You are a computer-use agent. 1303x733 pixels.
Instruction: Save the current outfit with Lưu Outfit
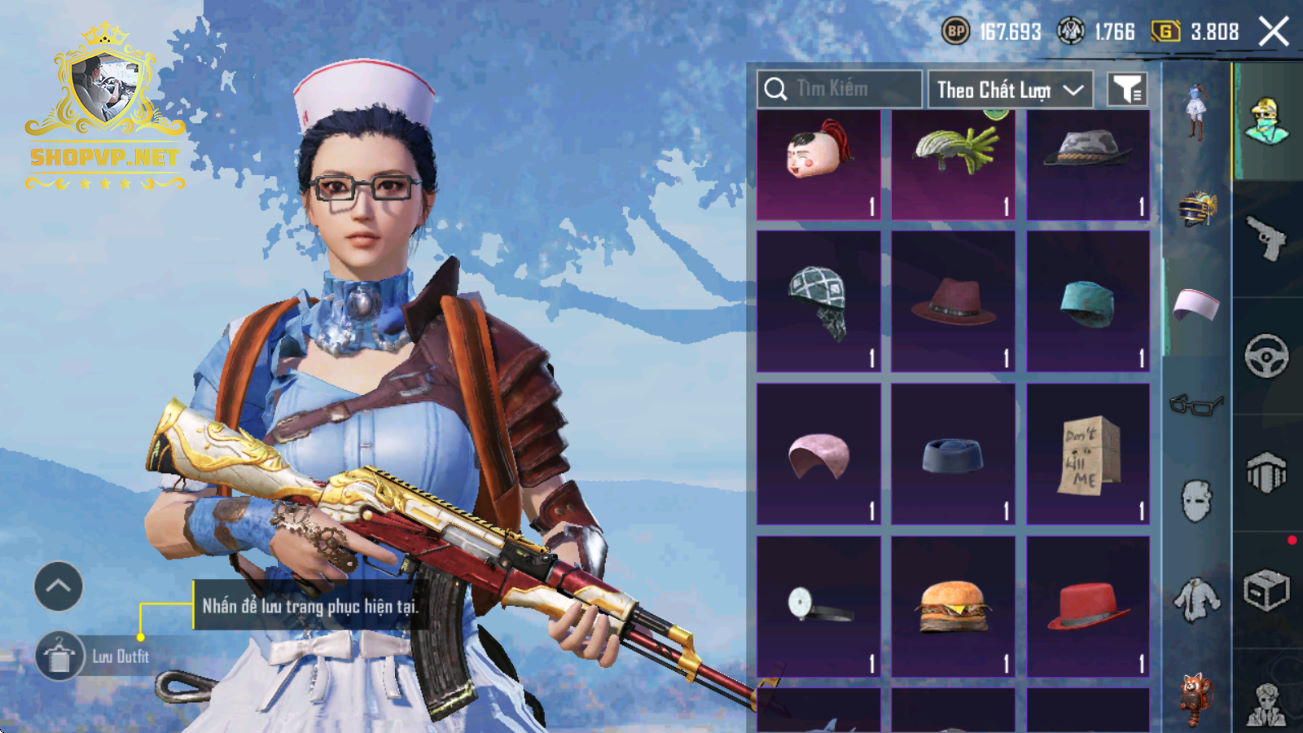tap(60, 657)
